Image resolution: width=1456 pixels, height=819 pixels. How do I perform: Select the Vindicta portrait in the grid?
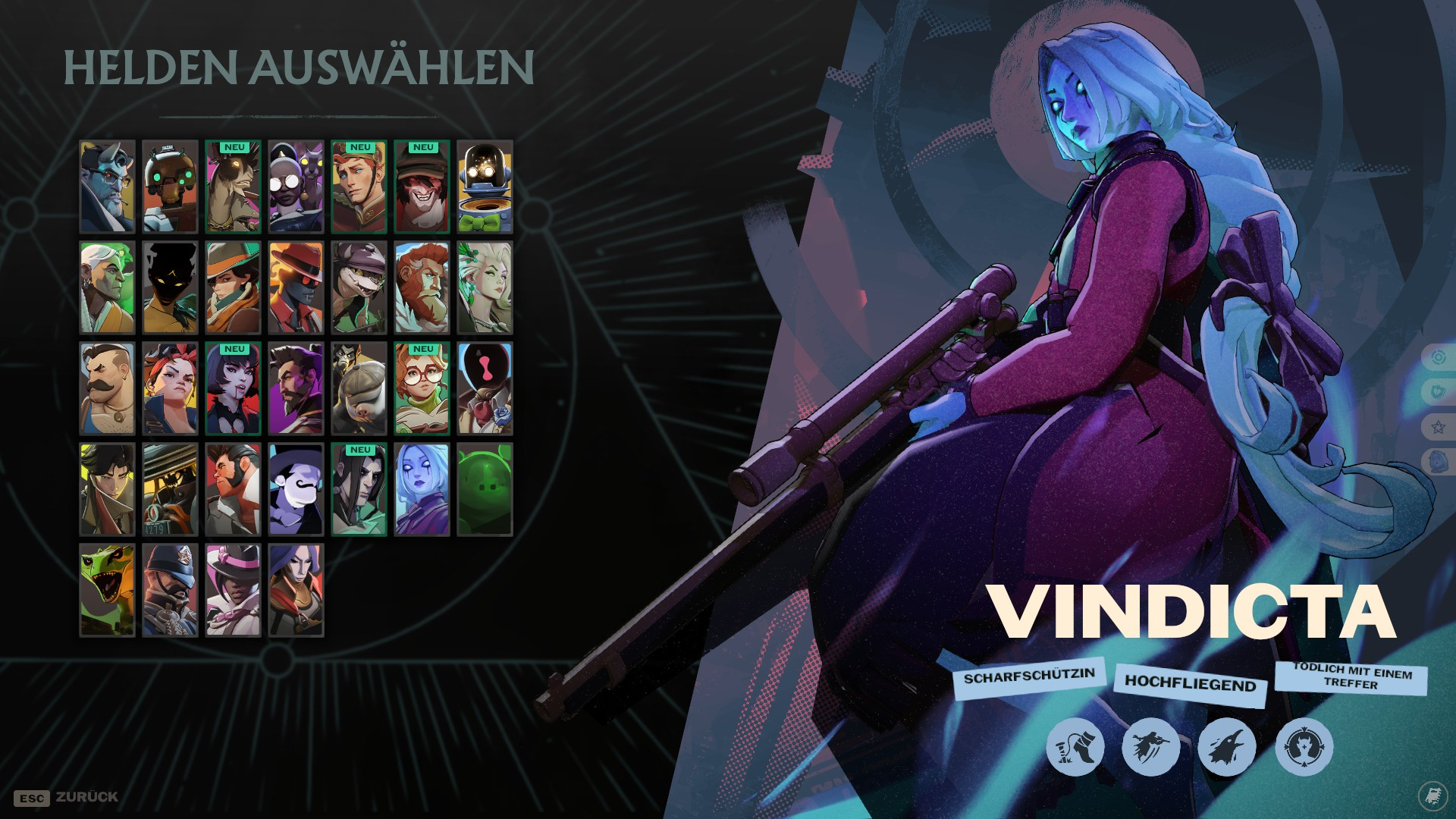(422, 490)
